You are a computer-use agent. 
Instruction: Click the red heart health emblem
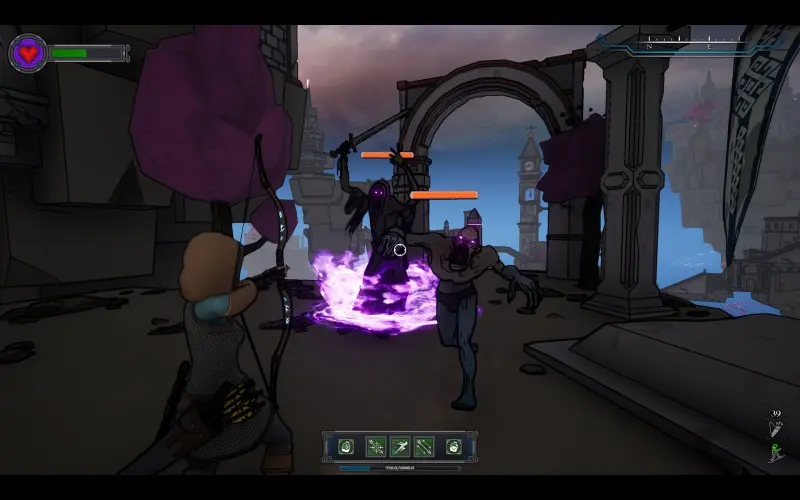(x=28, y=52)
